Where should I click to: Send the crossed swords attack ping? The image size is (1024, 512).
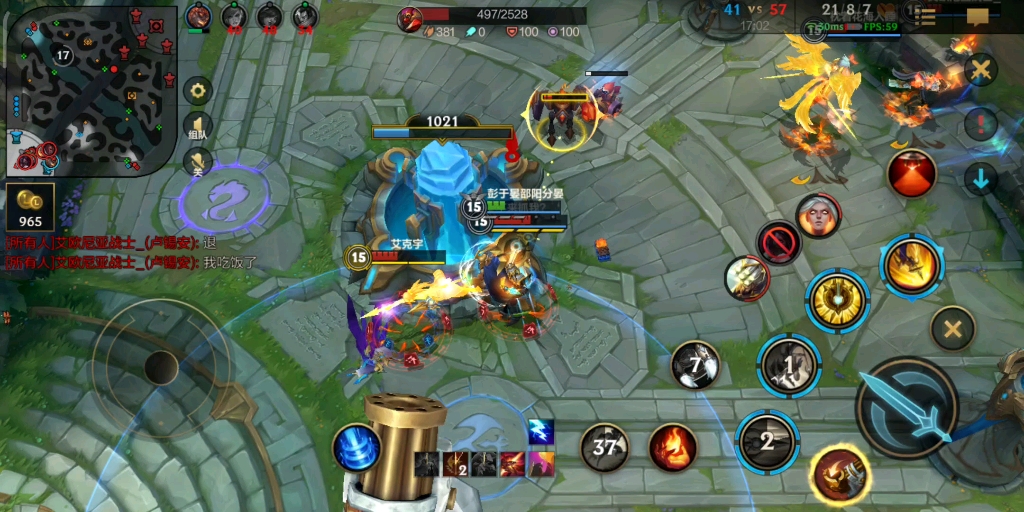(x=981, y=71)
